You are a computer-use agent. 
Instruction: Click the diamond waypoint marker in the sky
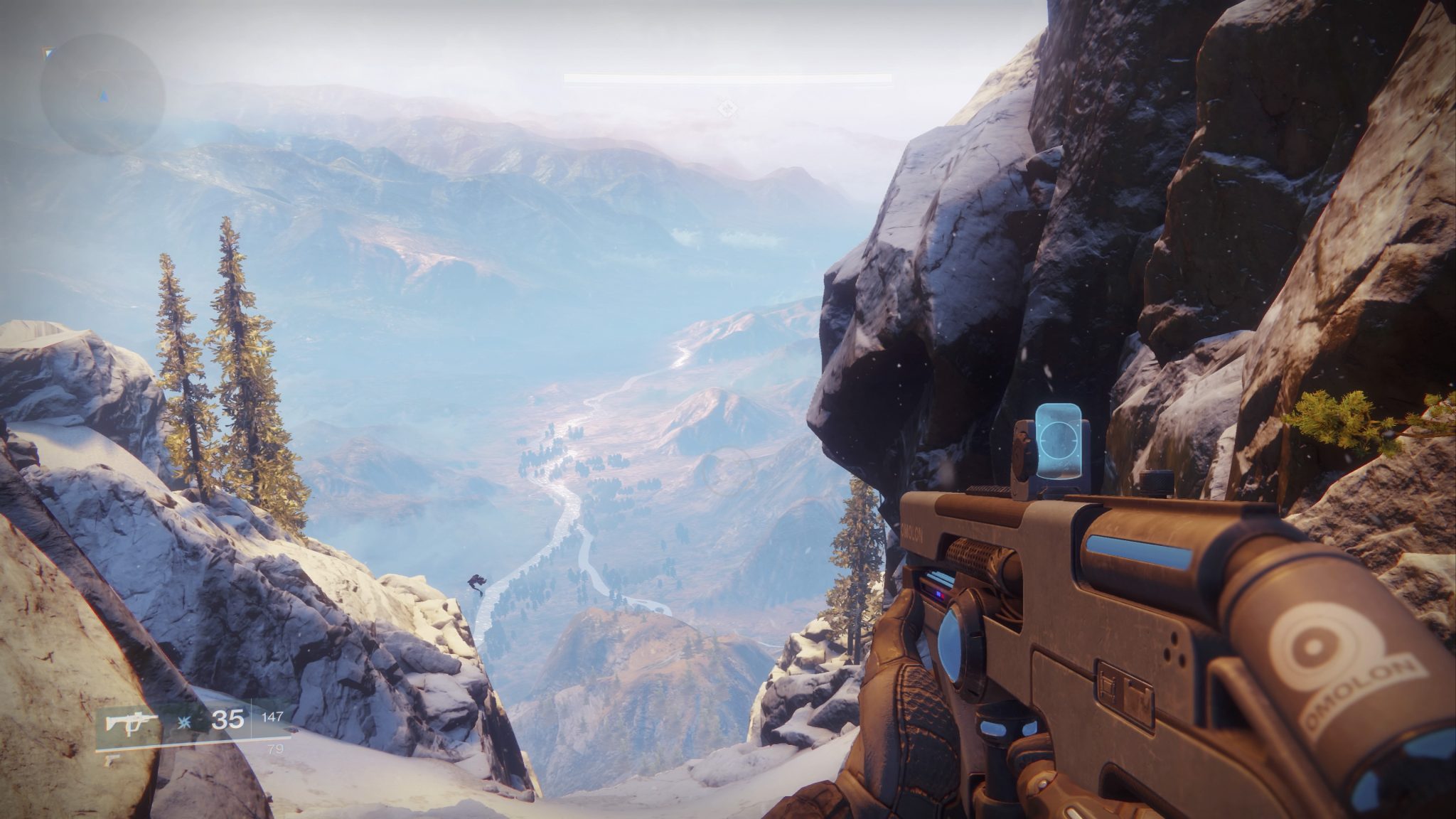point(725,108)
